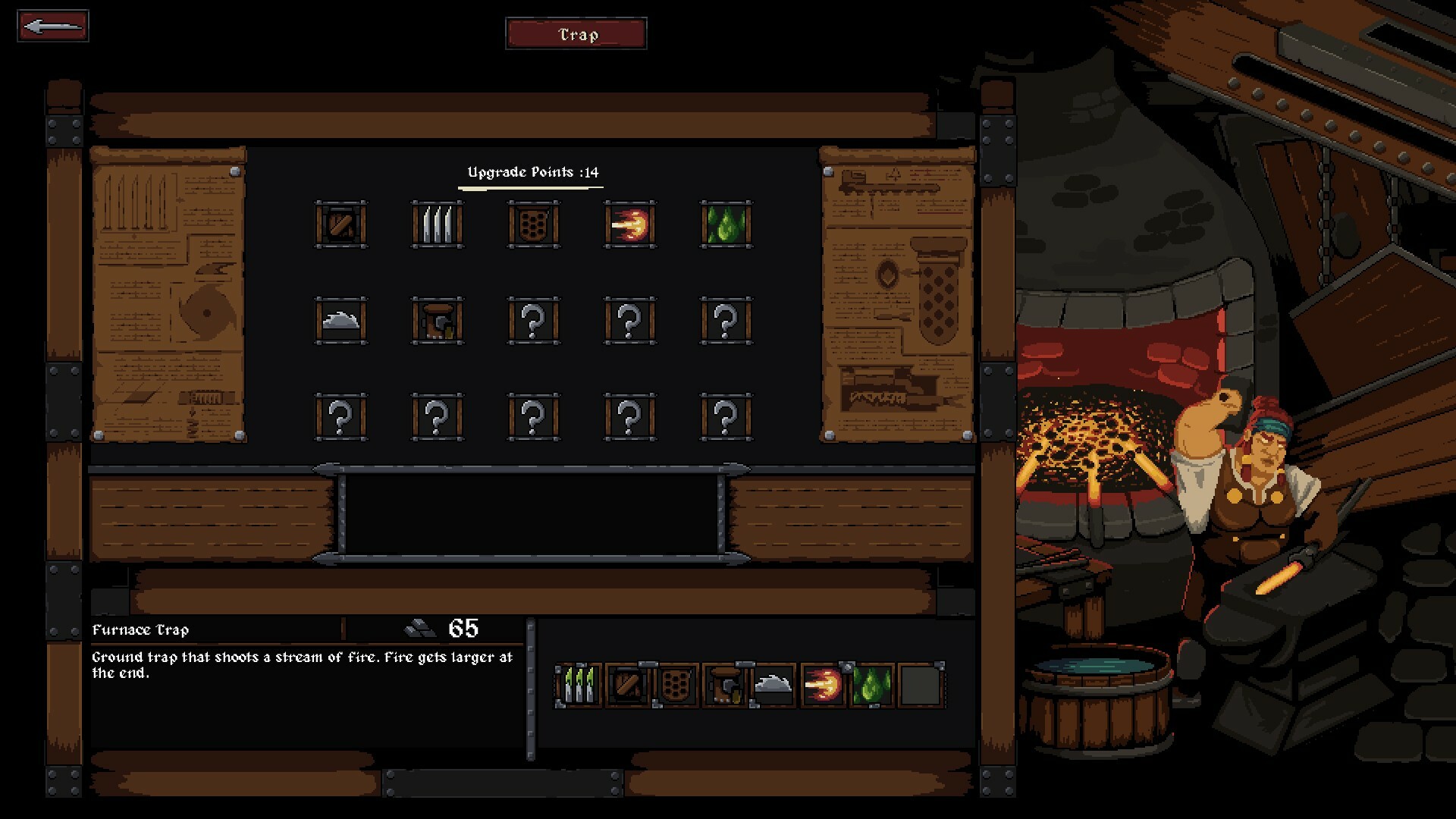Screen dimensions: 1456x819
Task: Choose the white spike trap in upgrade grid
Action: (x=438, y=224)
